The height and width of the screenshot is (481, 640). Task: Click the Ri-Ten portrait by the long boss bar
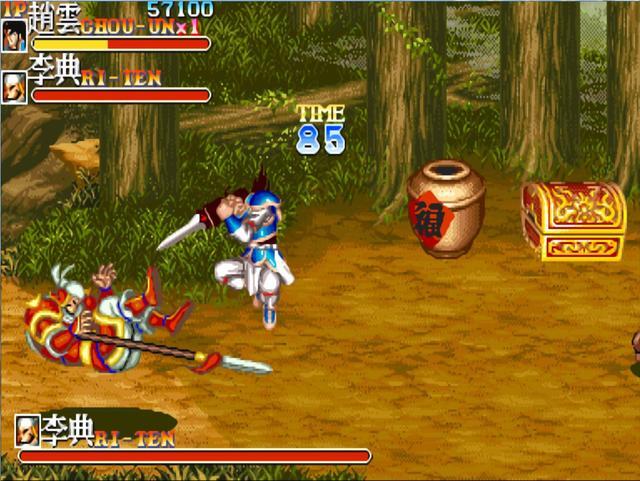[x=28, y=430]
